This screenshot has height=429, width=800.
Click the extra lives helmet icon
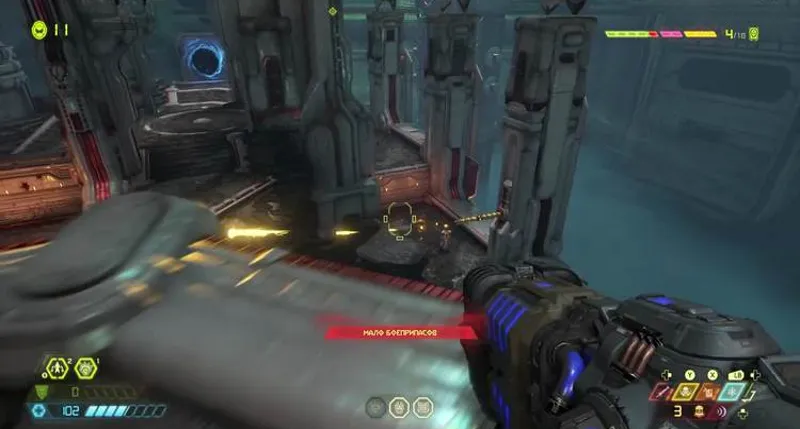click(x=39, y=29)
